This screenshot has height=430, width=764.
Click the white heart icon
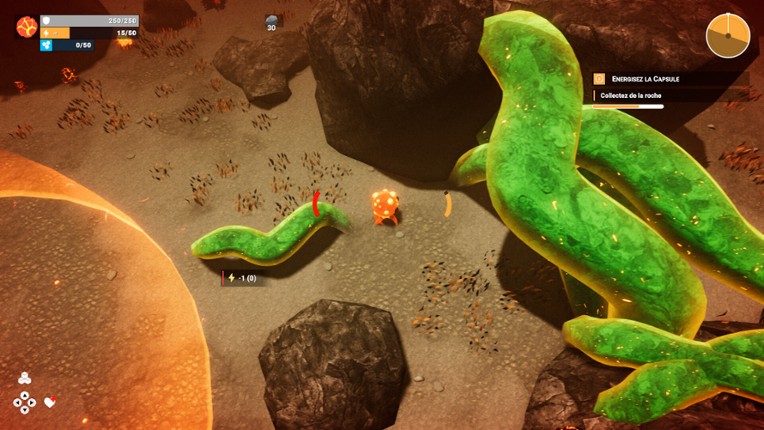point(50,403)
